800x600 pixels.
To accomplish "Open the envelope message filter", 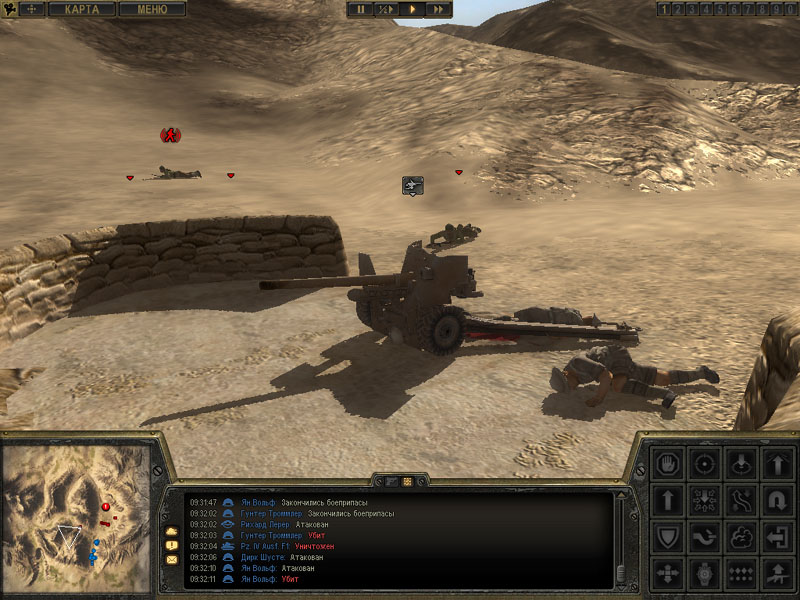I will coord(171,559).
